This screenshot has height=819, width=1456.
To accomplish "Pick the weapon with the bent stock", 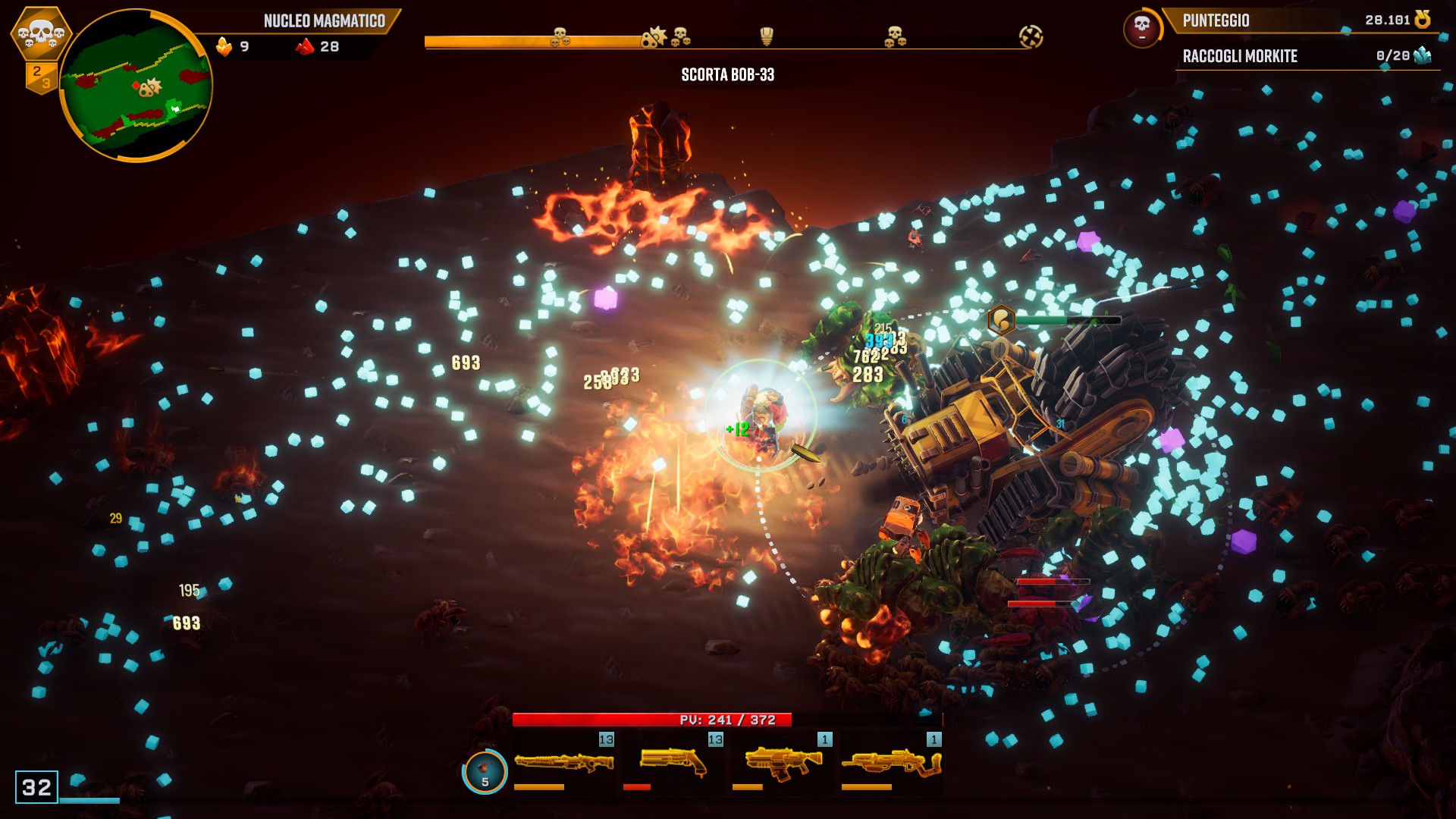I will 892,762.
